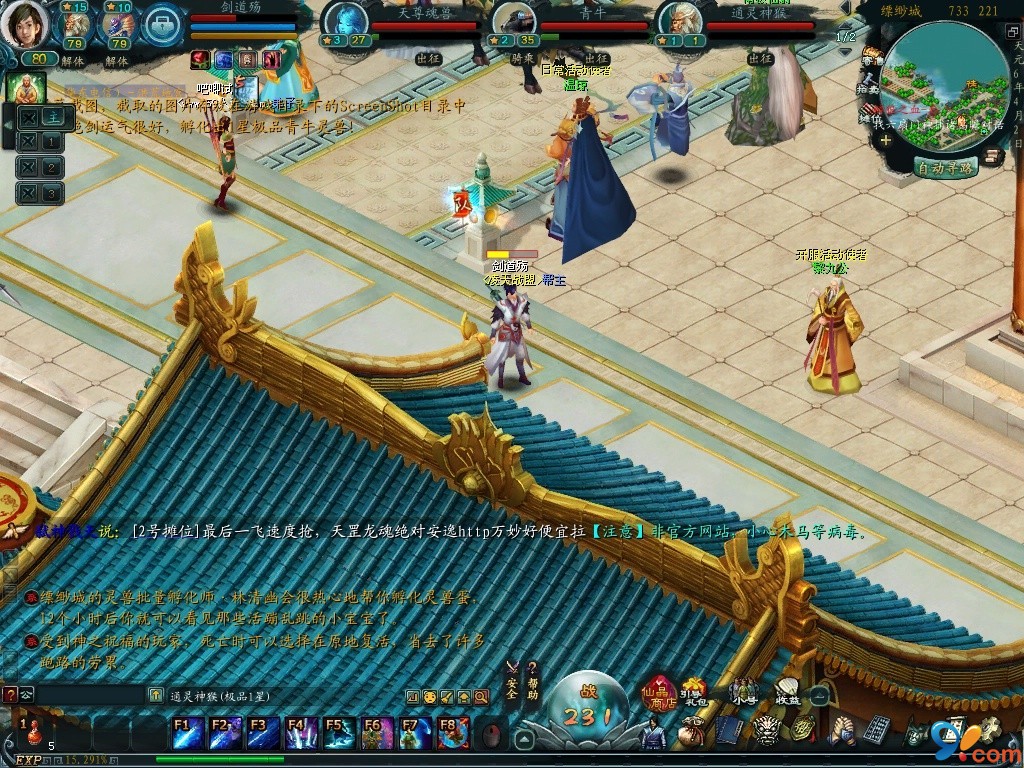Open the 引擎礼包 gift pack
This screenshot has width=1024, height=768.
coord(694,692)
